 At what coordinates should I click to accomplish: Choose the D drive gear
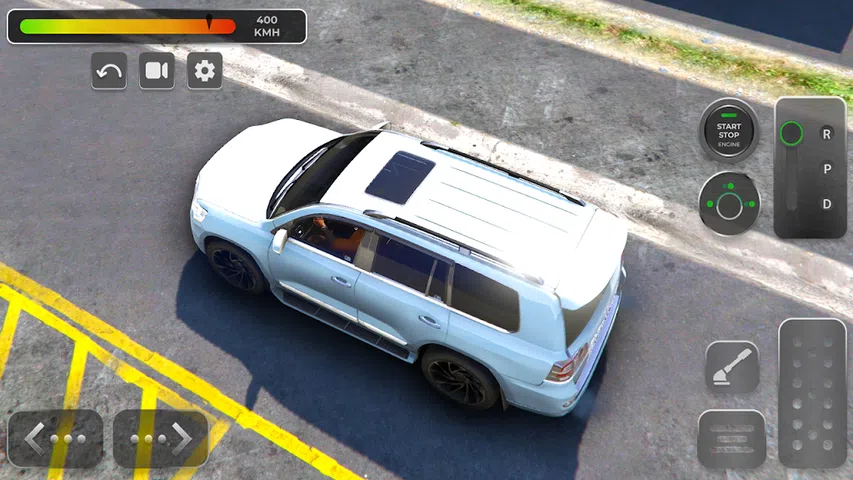(x=827, y=204)
